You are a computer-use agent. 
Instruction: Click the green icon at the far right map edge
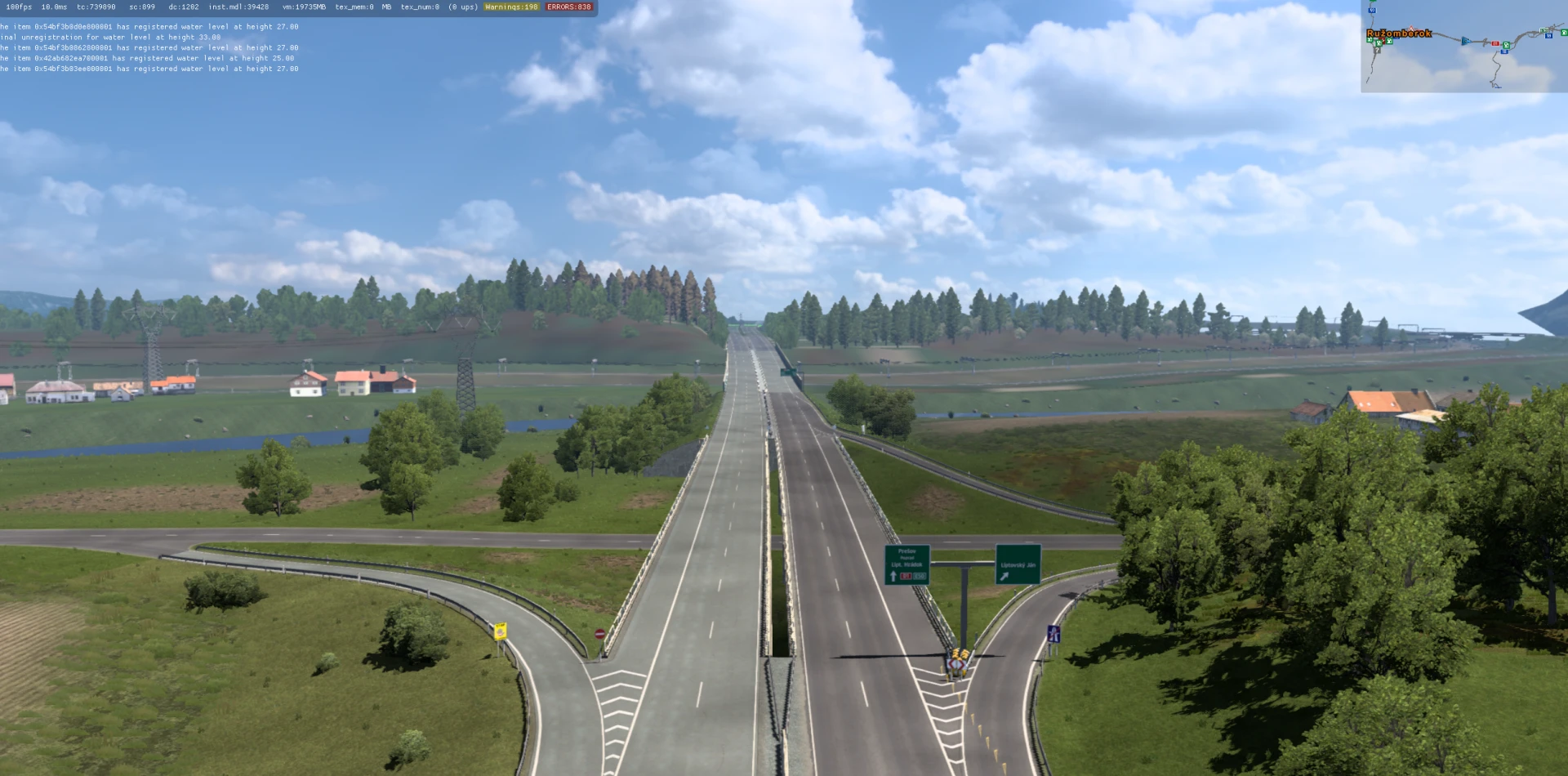(x=1564, y=33)
